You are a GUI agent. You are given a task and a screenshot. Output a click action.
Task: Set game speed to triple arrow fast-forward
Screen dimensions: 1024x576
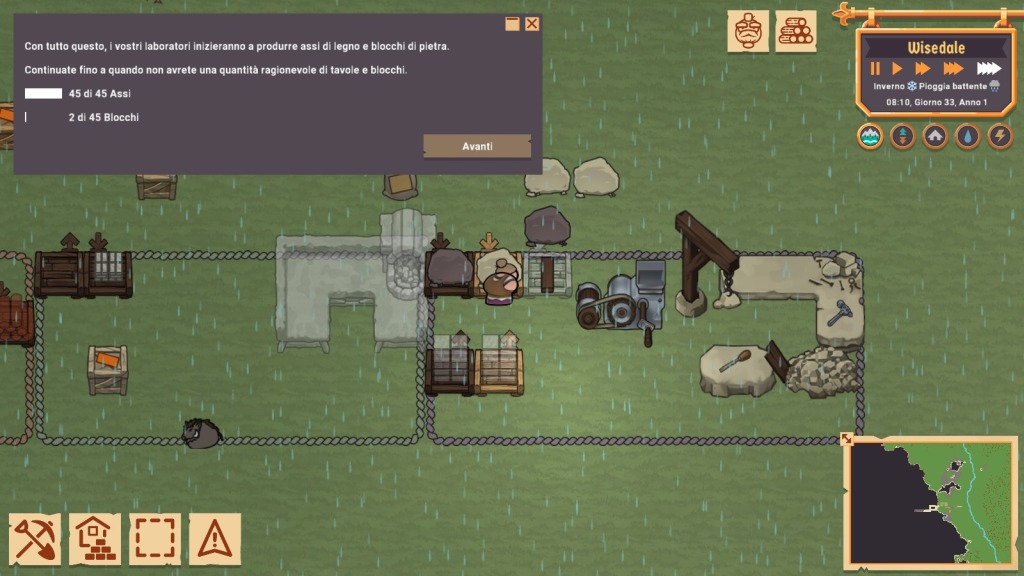(953, 69)
